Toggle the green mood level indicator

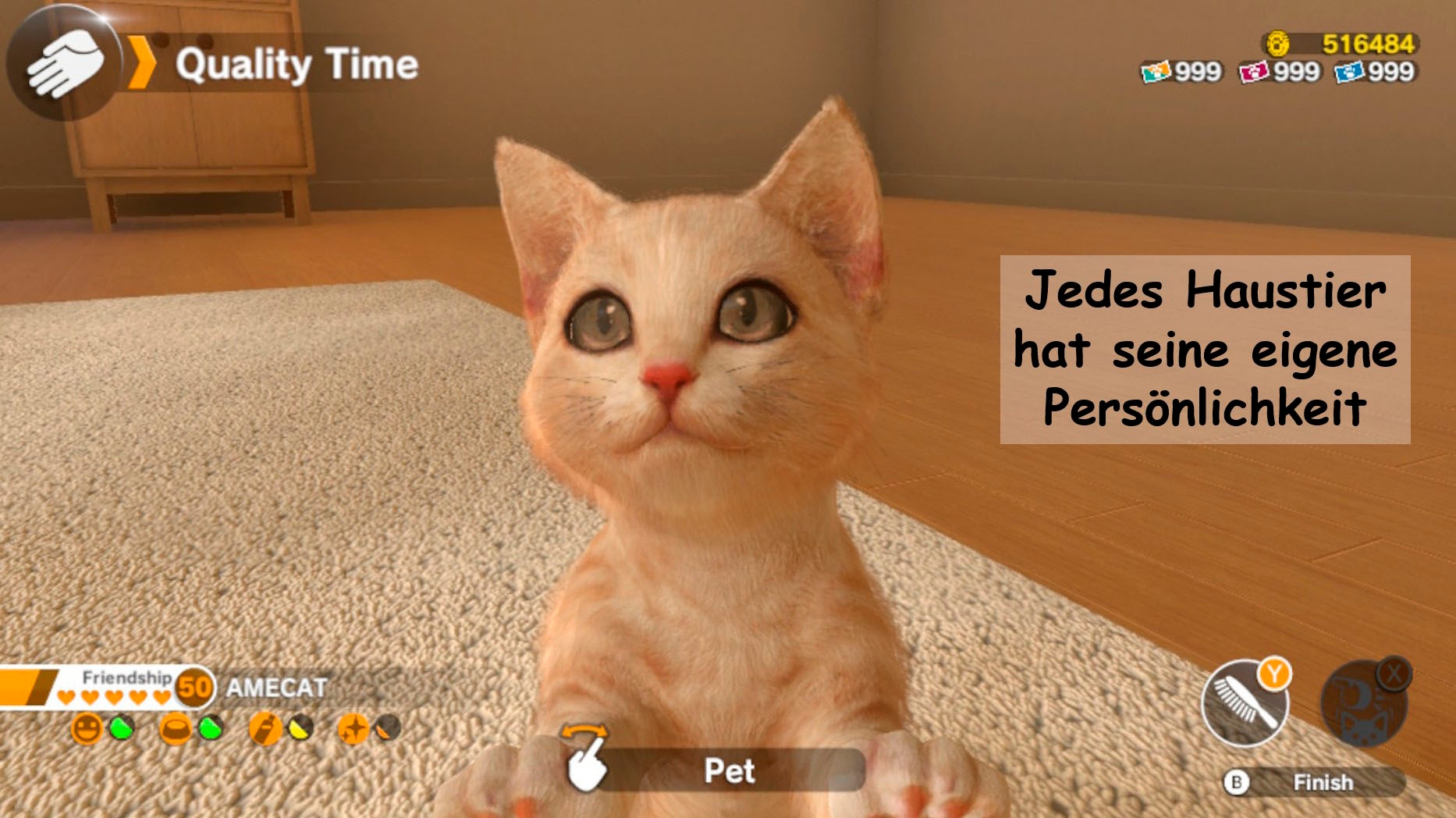120,727
